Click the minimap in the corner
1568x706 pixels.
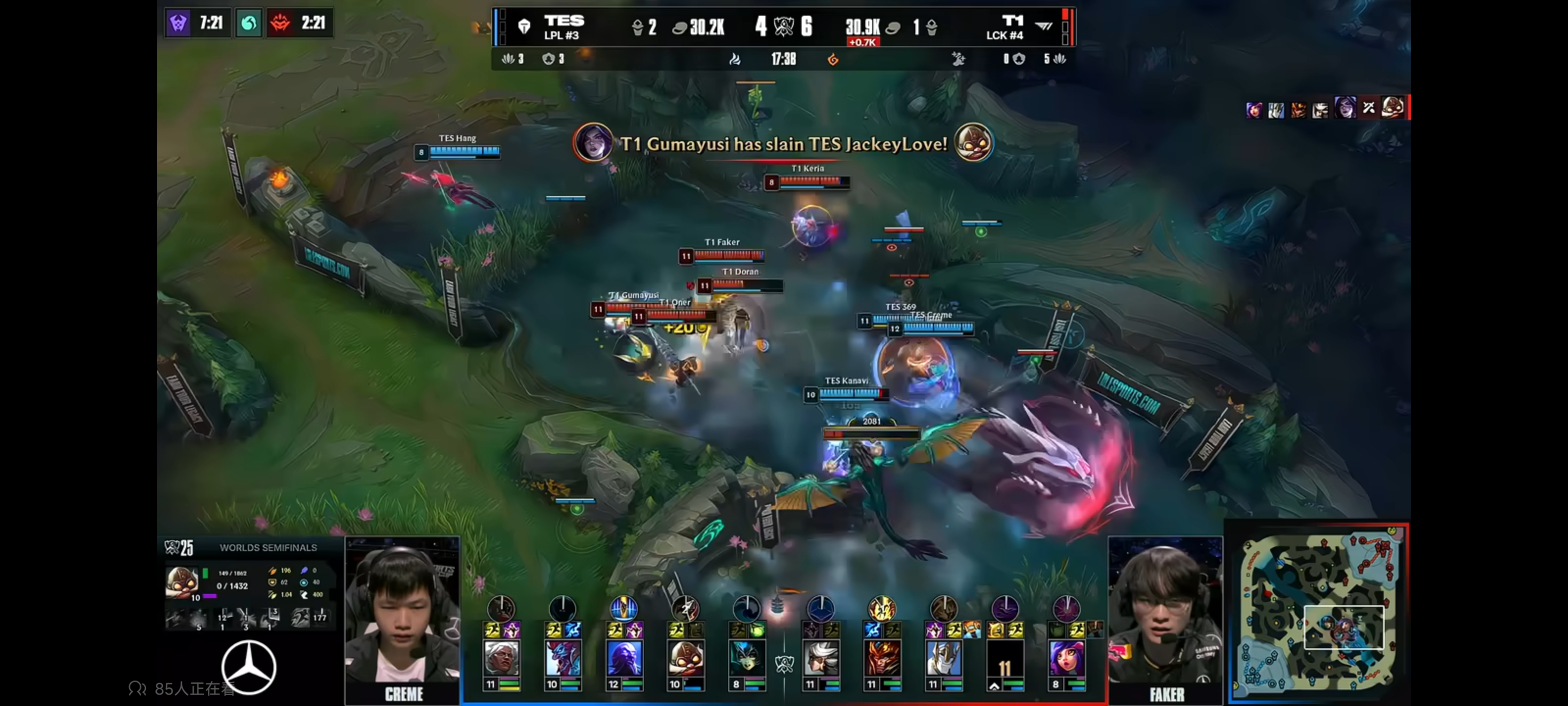tap(1318, 613)
